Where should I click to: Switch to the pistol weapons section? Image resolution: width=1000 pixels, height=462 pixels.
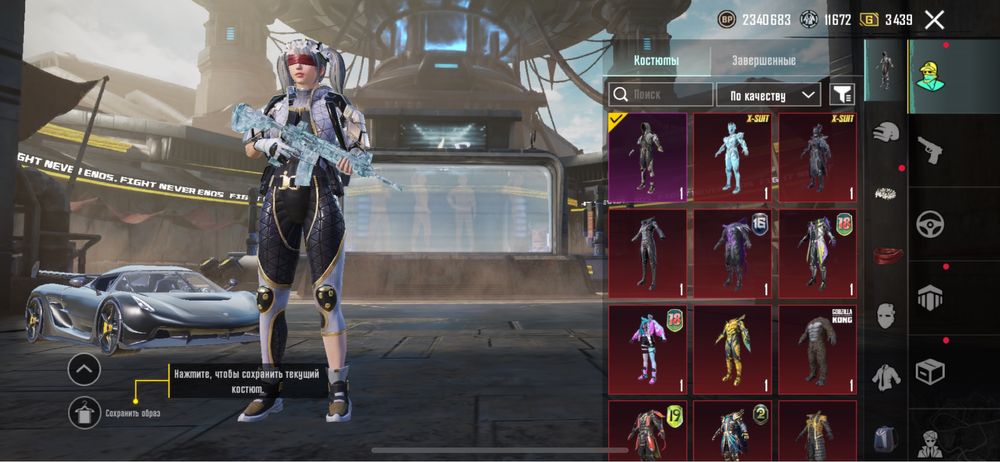[x=931, y=150]
